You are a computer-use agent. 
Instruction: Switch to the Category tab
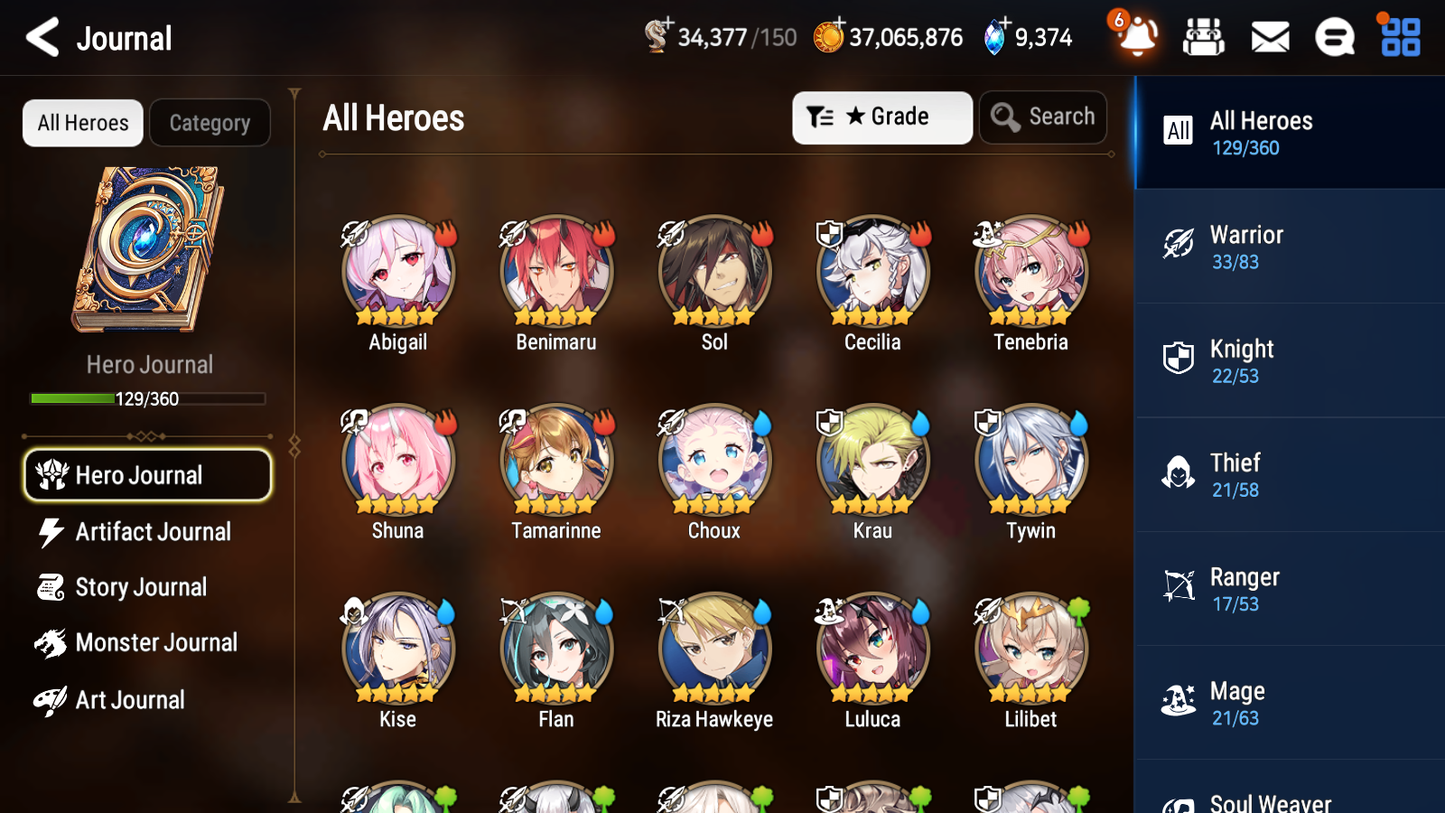coord(210,122)
